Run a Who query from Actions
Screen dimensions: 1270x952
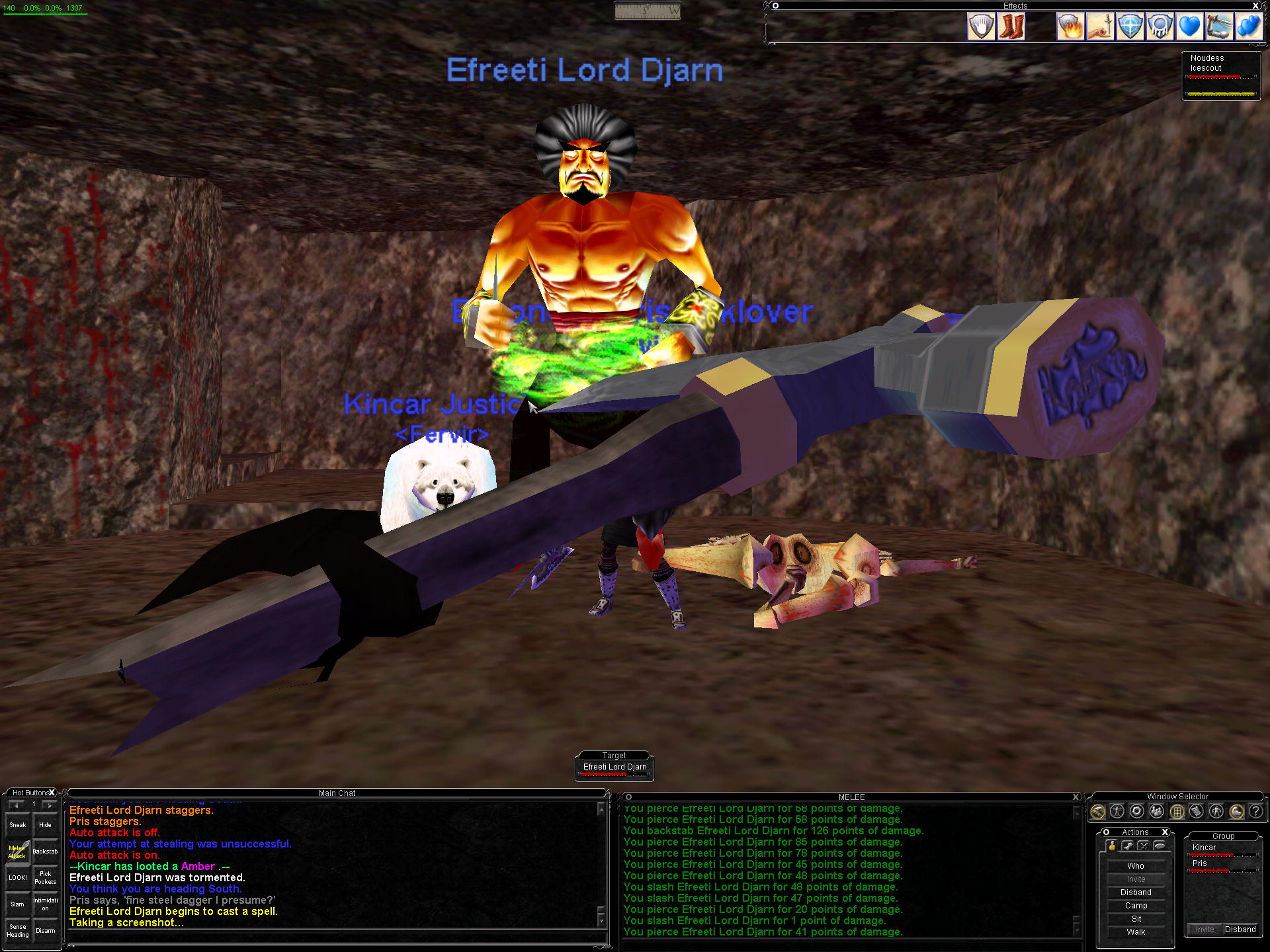[1136, 866]
